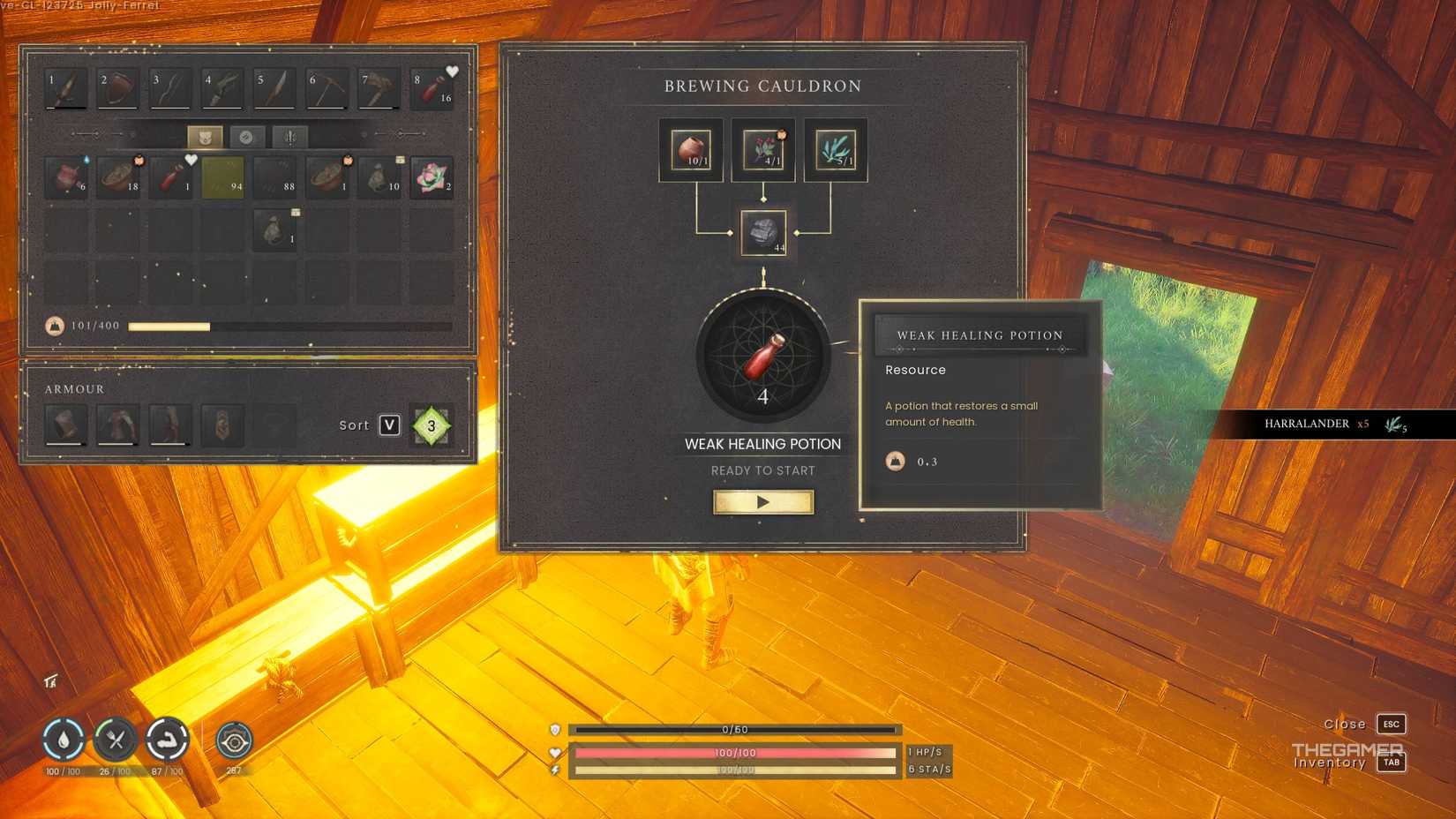Select the clay pot ingredient slot

[x=691, y=150]
